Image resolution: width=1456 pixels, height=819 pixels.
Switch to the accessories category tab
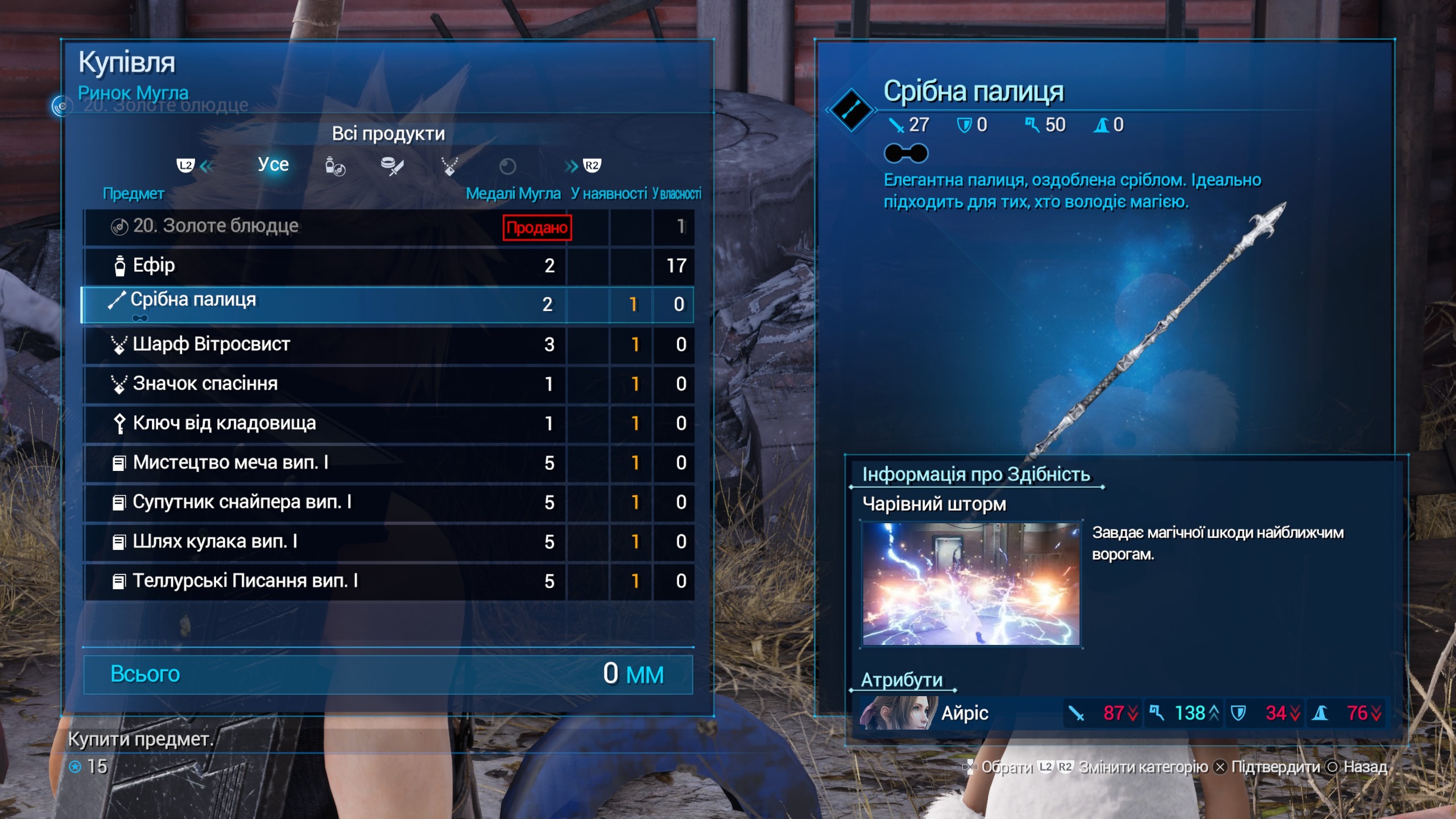tap(450, 167)
